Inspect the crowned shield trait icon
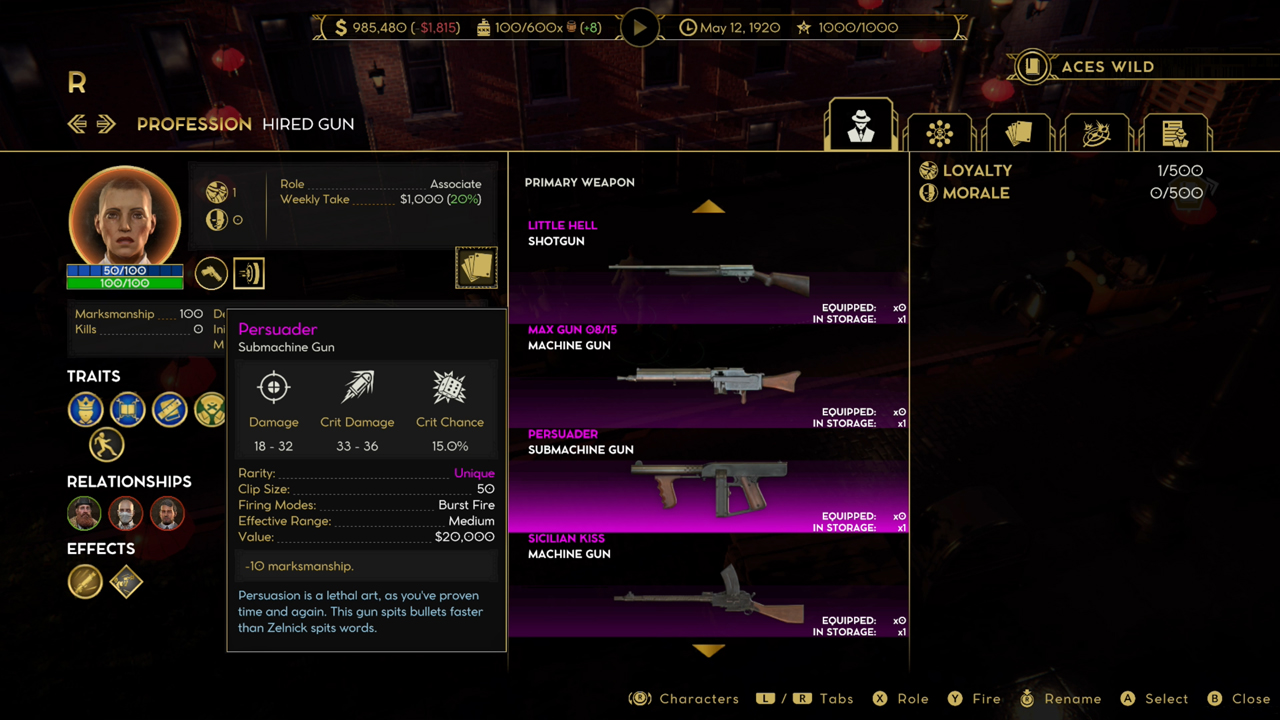1280x720 pixels. (85, 410)
